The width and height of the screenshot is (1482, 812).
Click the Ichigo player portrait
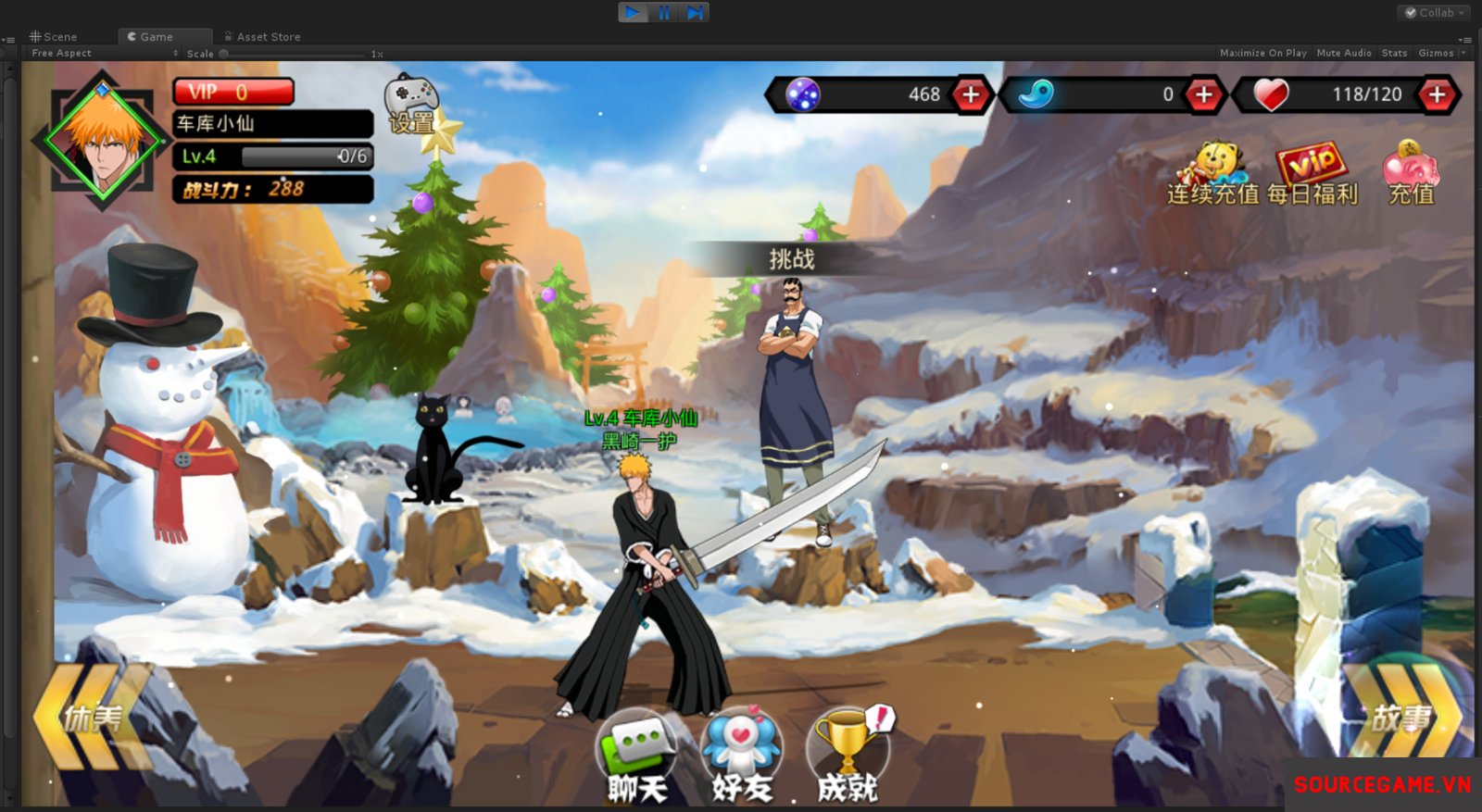103,139
